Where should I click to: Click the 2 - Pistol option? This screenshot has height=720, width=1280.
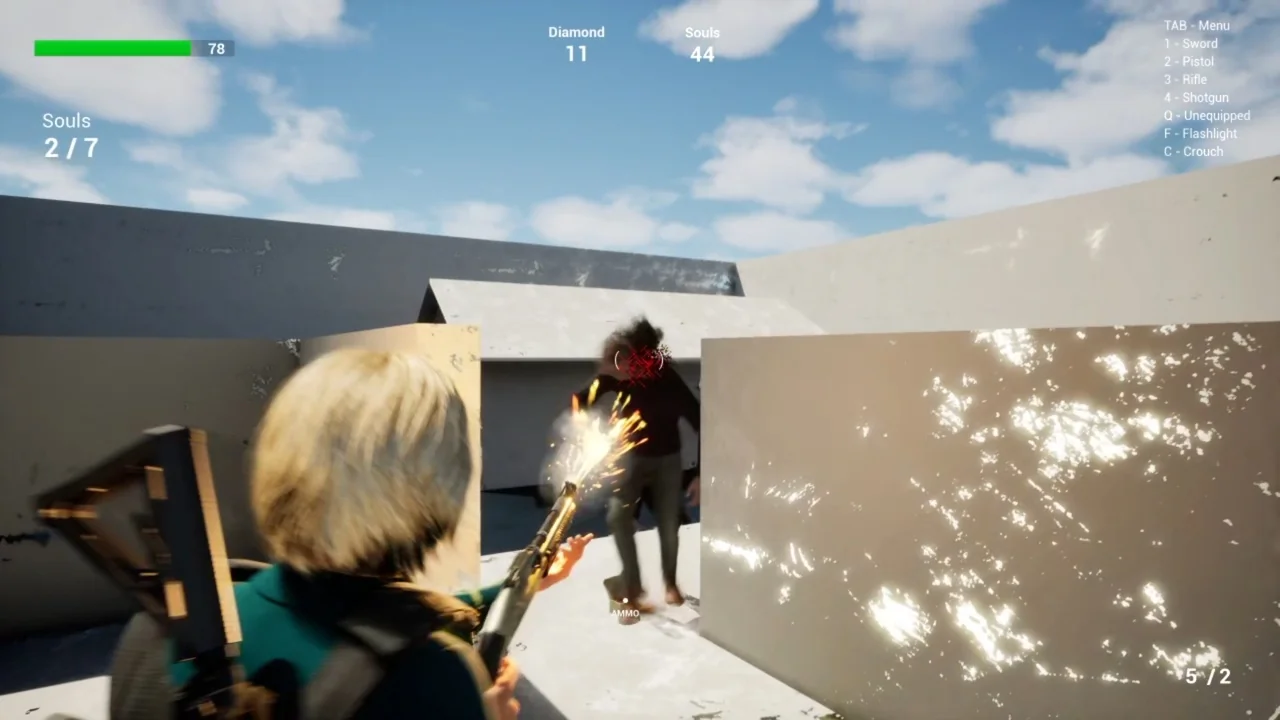(1189, 61)
